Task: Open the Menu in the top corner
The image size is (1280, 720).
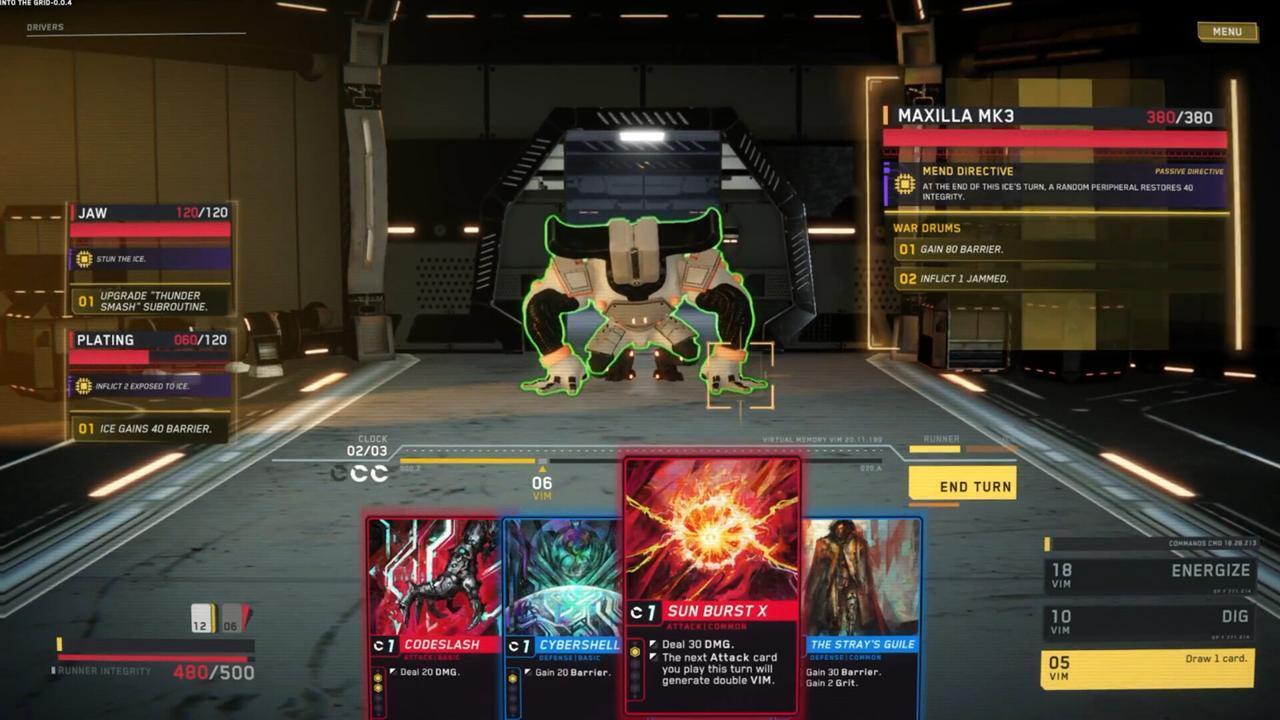Action: point(1227,32)
